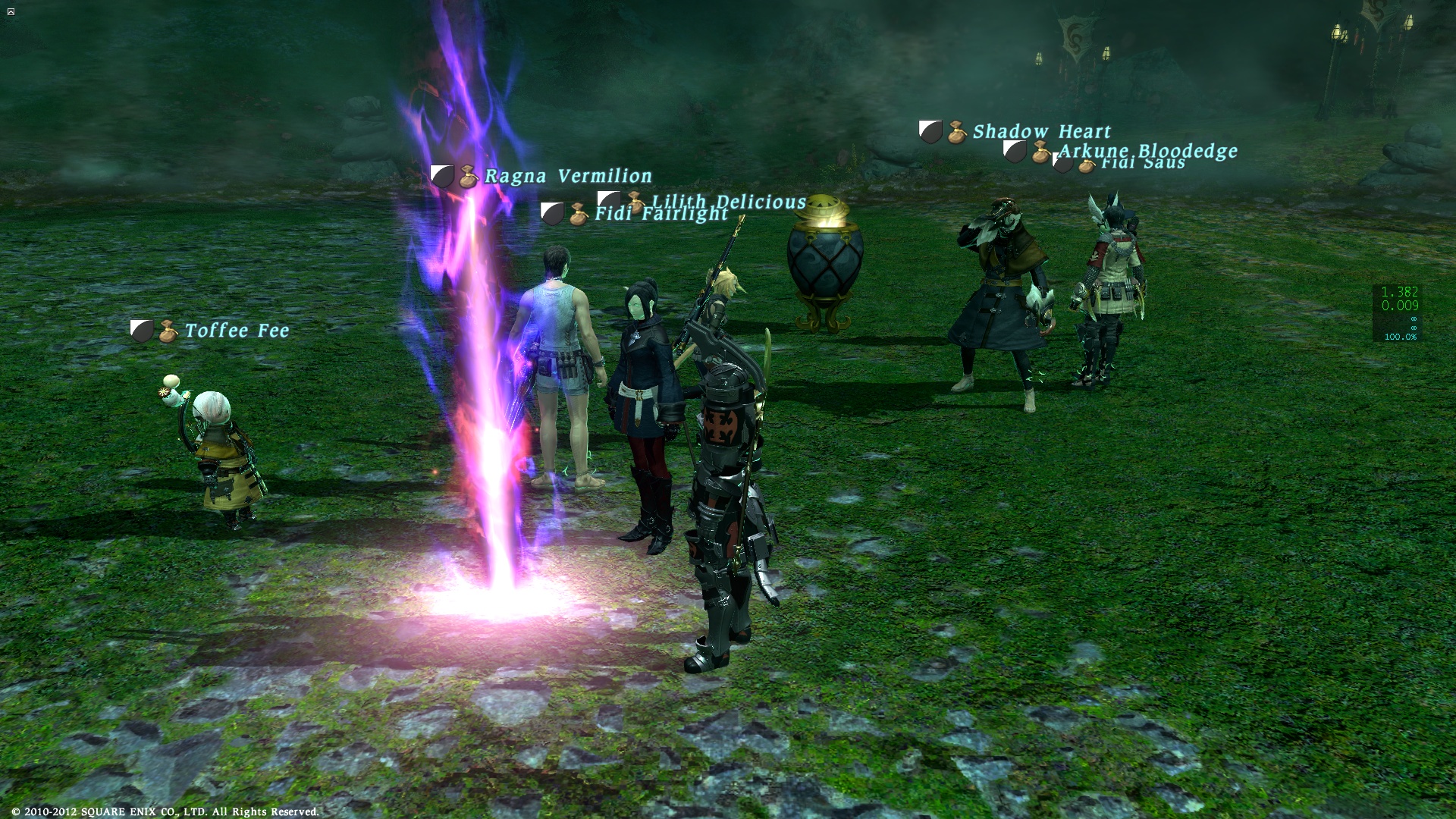This screenshot has width=1456, height=819.
Task: Select the Toffee Fee nameplate
Action: tap(237, 331)
